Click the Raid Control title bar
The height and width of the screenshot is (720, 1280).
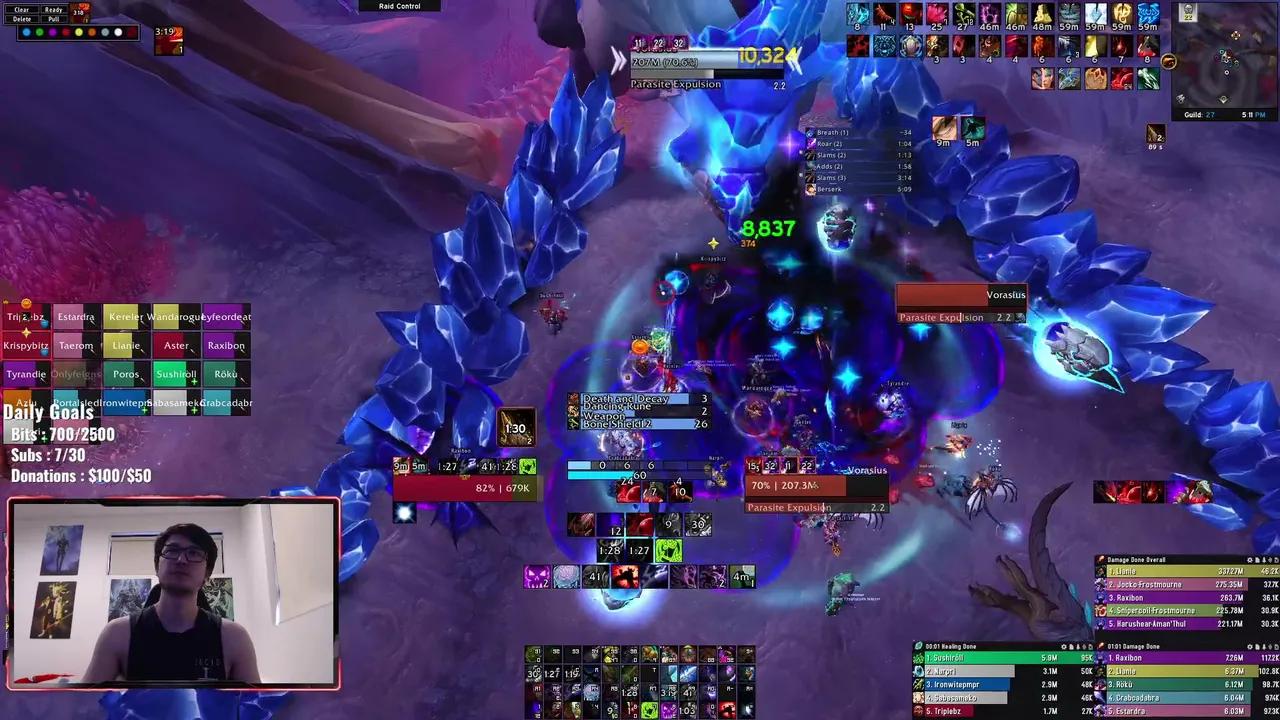398,6
